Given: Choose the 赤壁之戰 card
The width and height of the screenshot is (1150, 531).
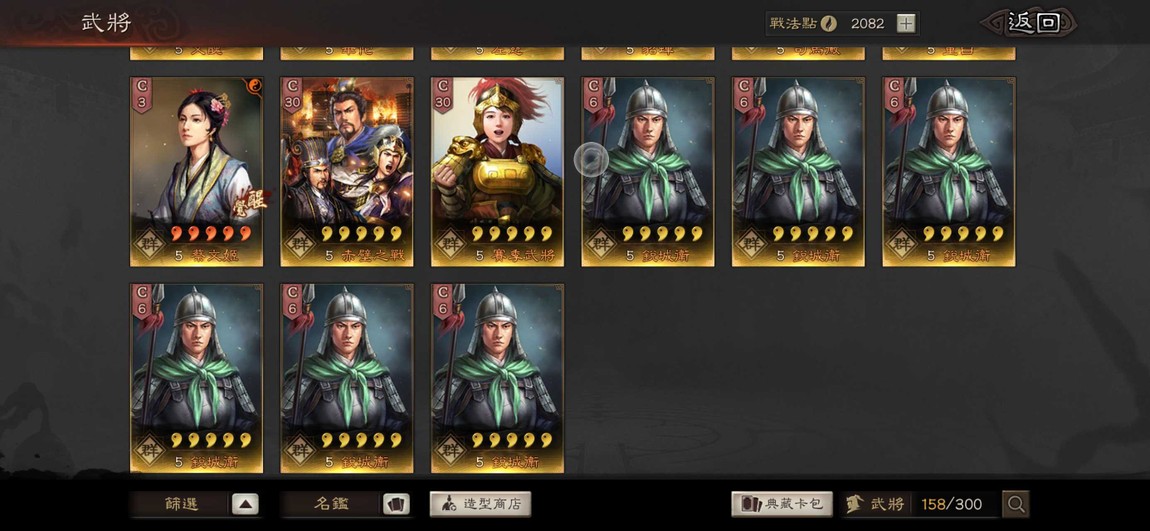Looking at the screenshot, I should point(347,171).
